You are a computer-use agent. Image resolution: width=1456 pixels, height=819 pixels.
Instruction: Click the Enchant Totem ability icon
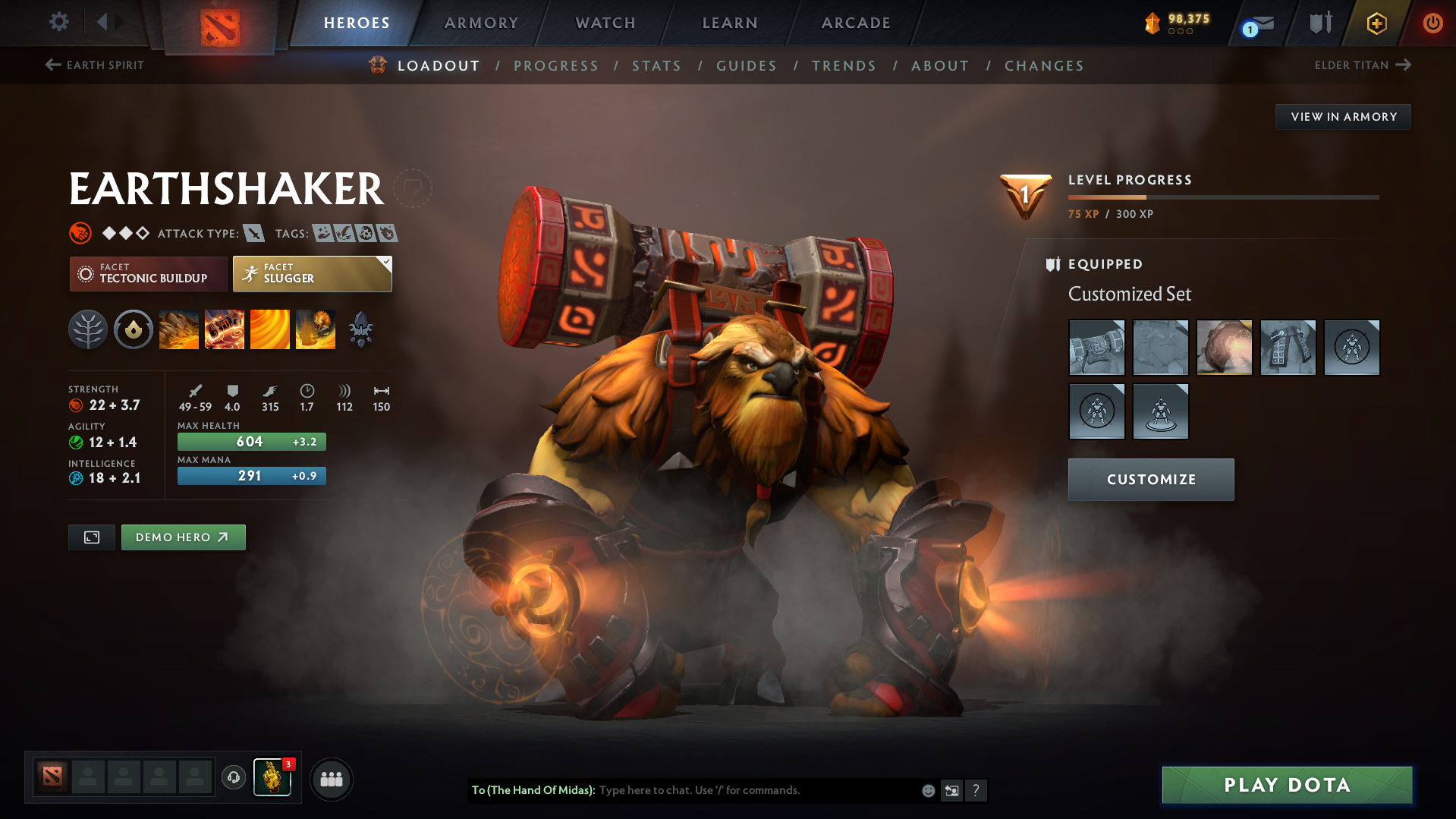(x=225, y=329)
